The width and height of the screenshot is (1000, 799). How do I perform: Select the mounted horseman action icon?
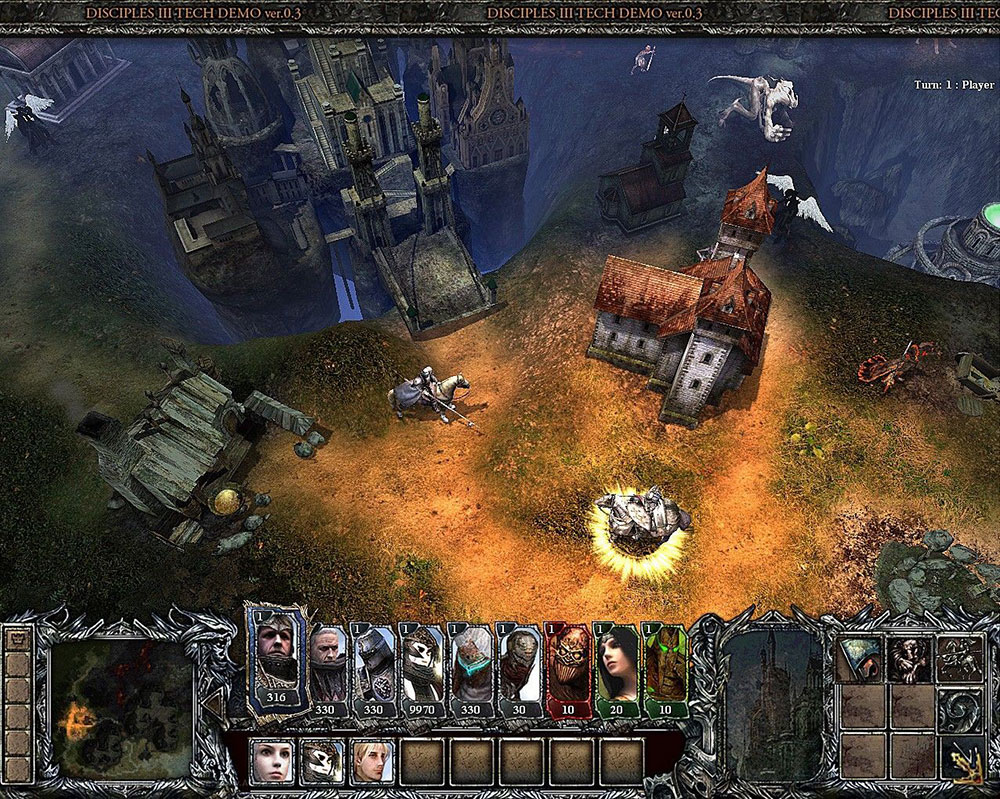[x=958, y=660]
